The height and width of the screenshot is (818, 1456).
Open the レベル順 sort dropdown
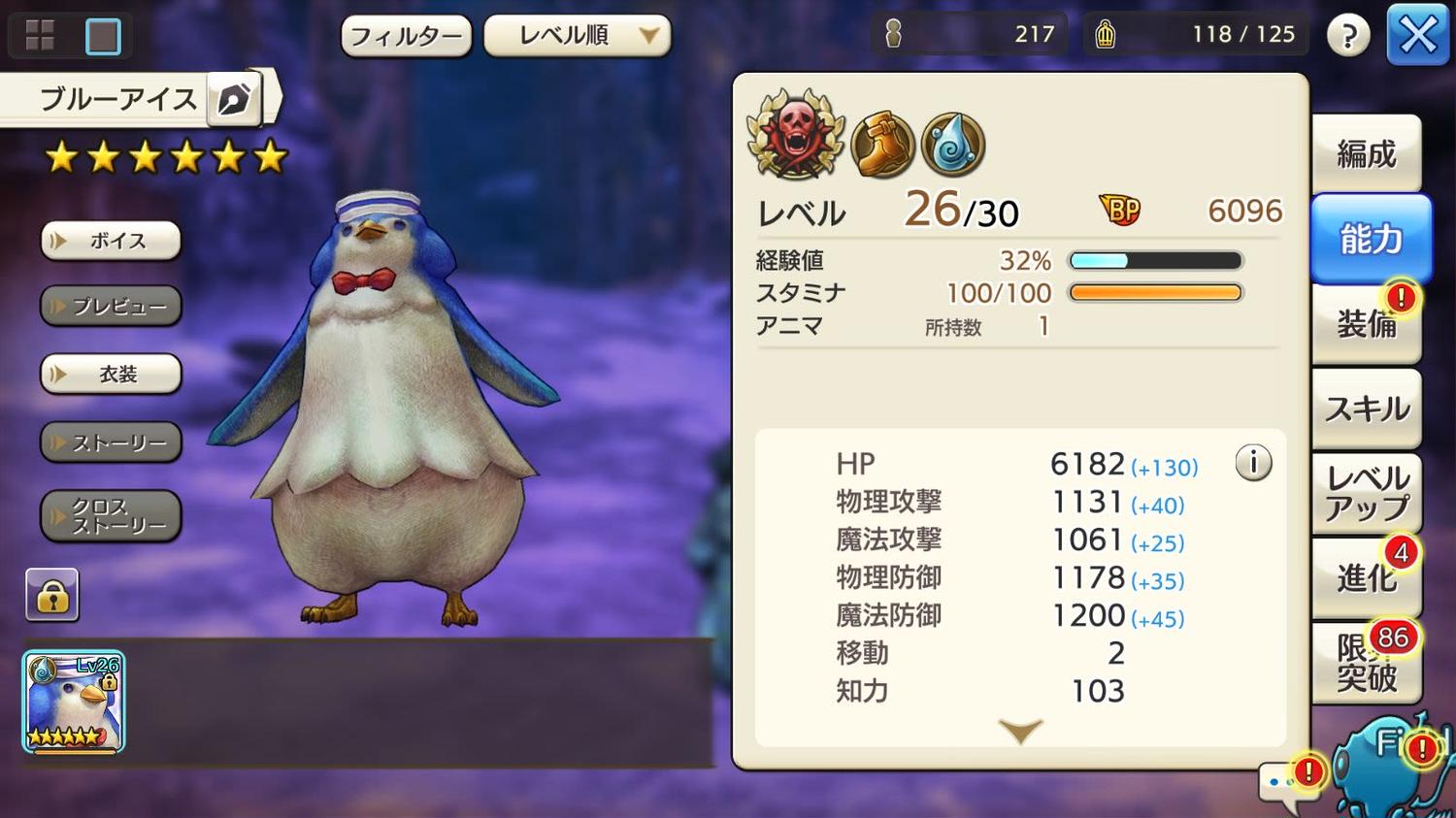click(578, 36)
